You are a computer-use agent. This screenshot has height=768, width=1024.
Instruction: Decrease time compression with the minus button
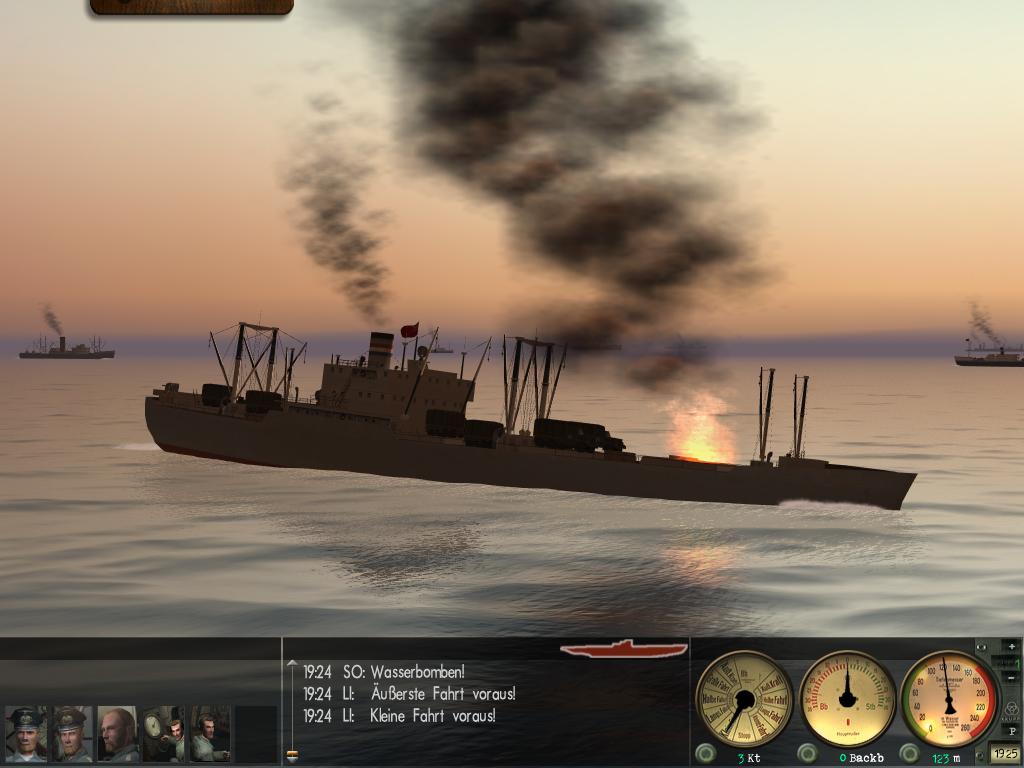coord(1011,680)
